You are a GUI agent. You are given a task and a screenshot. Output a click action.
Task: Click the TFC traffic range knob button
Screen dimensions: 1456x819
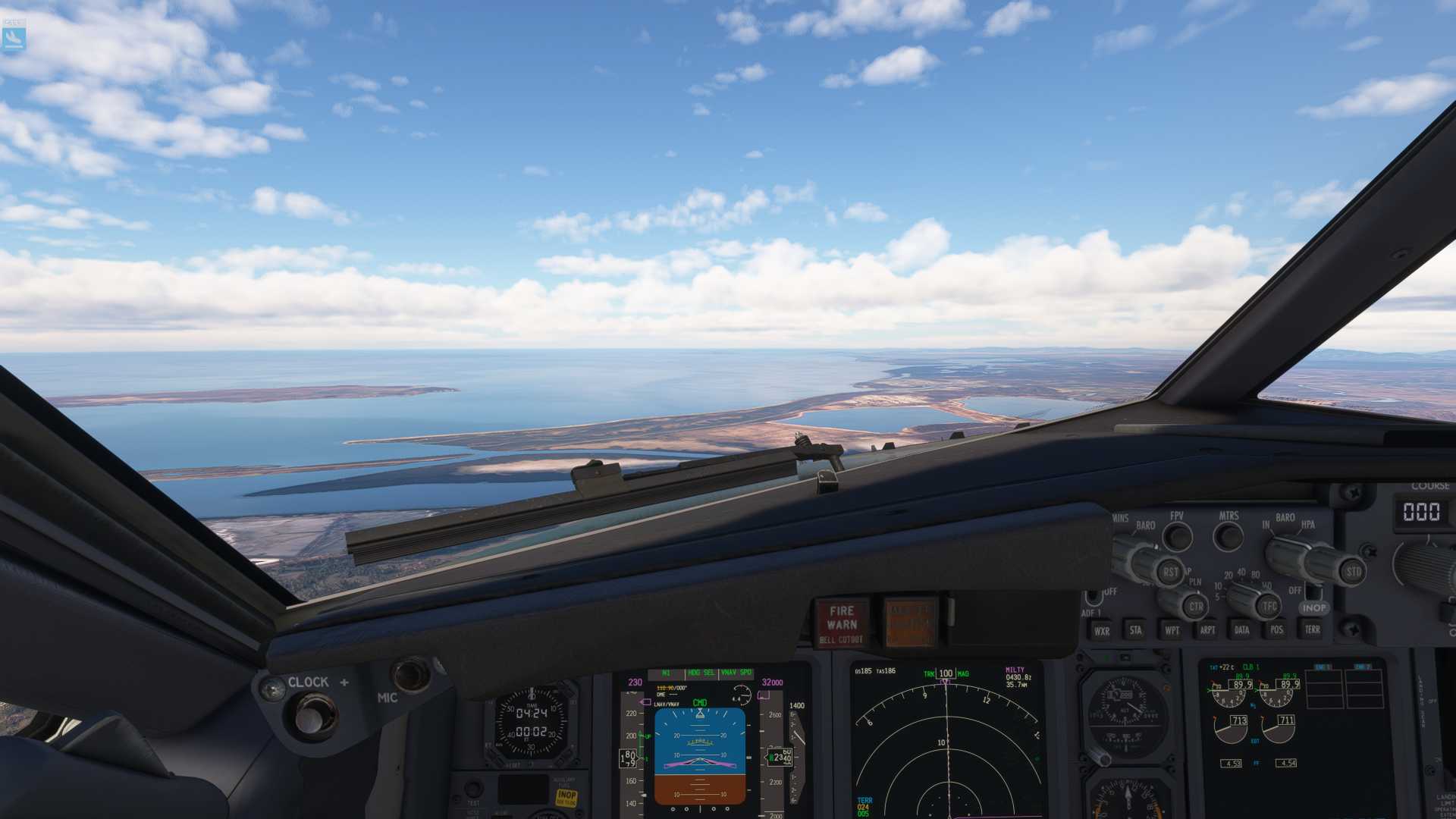1269,605
